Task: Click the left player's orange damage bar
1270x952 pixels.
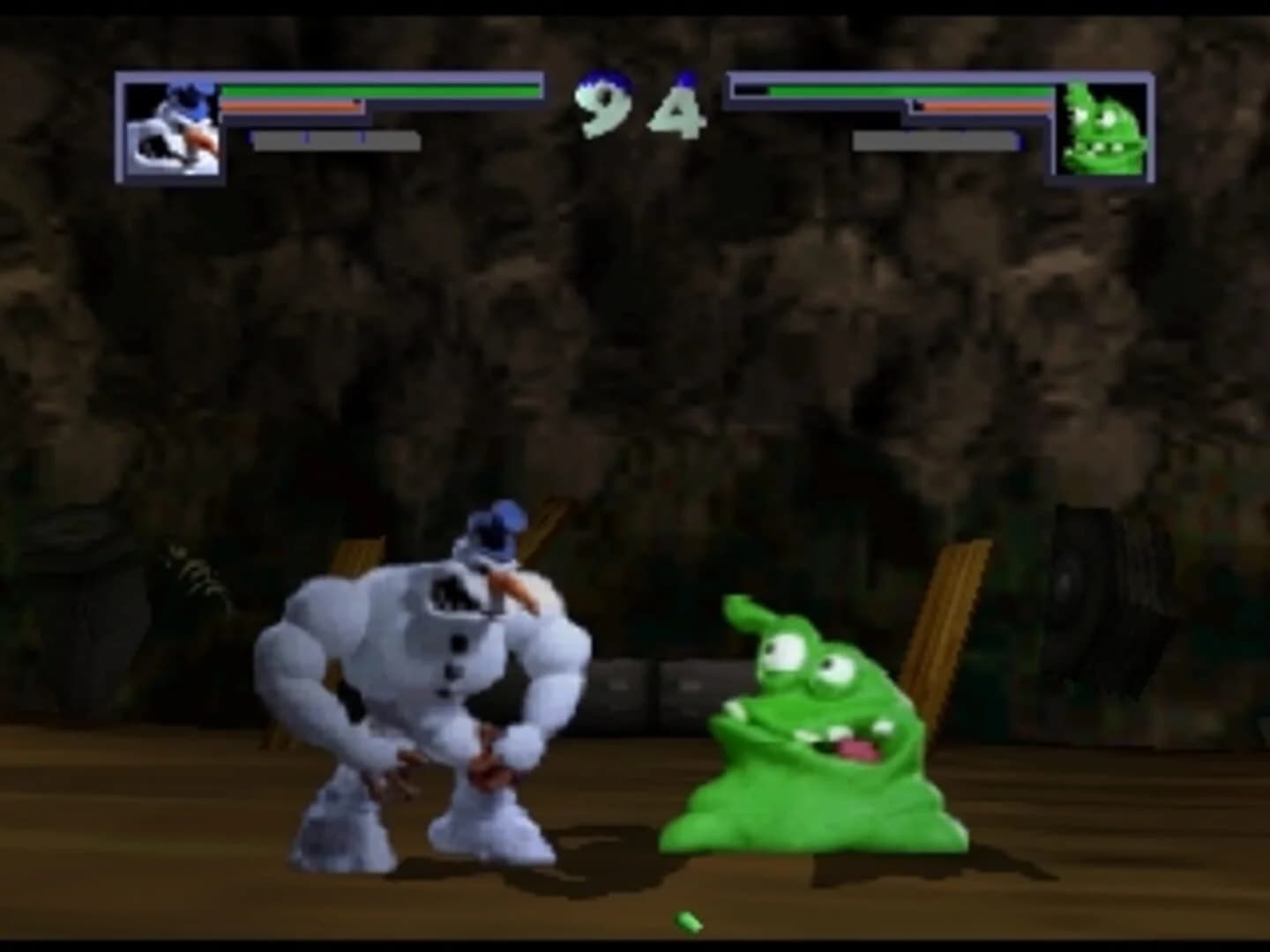Action: click(291, 108)
